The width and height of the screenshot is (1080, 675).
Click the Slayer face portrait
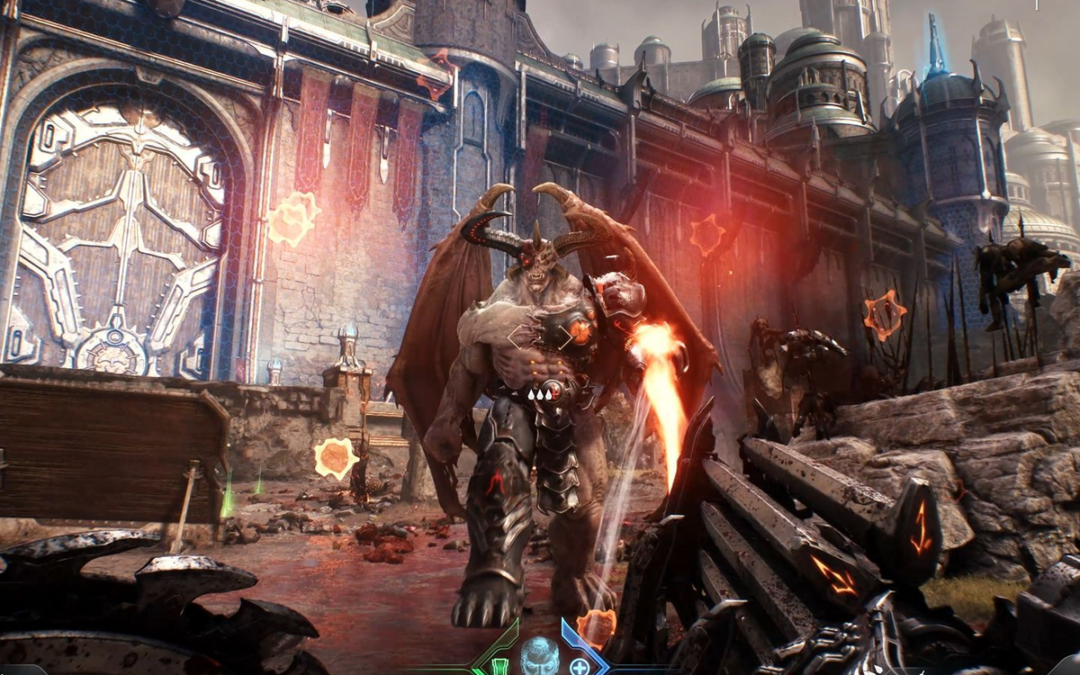pyautogui.click(x=540, y=655)
